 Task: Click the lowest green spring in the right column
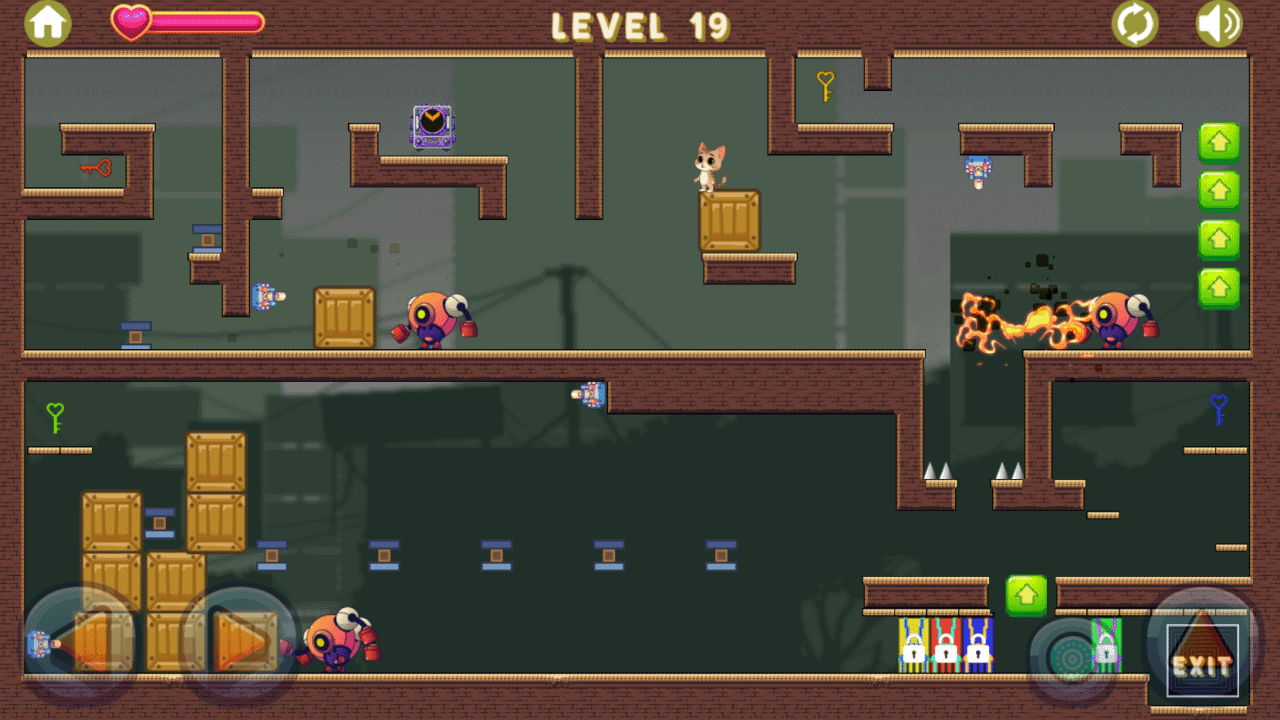click(1218, 288)
